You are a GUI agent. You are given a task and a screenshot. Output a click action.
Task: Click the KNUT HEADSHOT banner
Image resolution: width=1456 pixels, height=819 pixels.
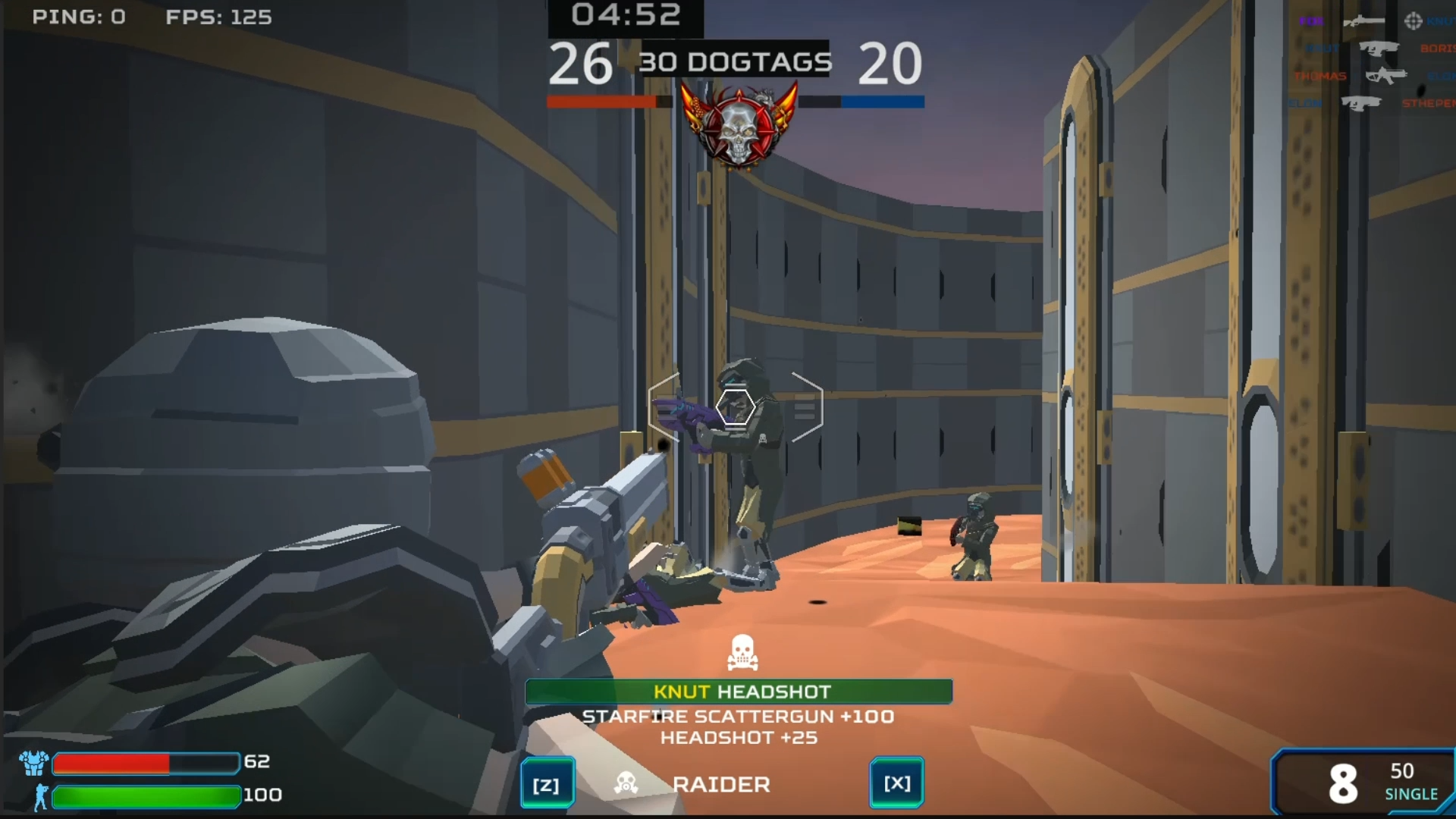[739, 692]
